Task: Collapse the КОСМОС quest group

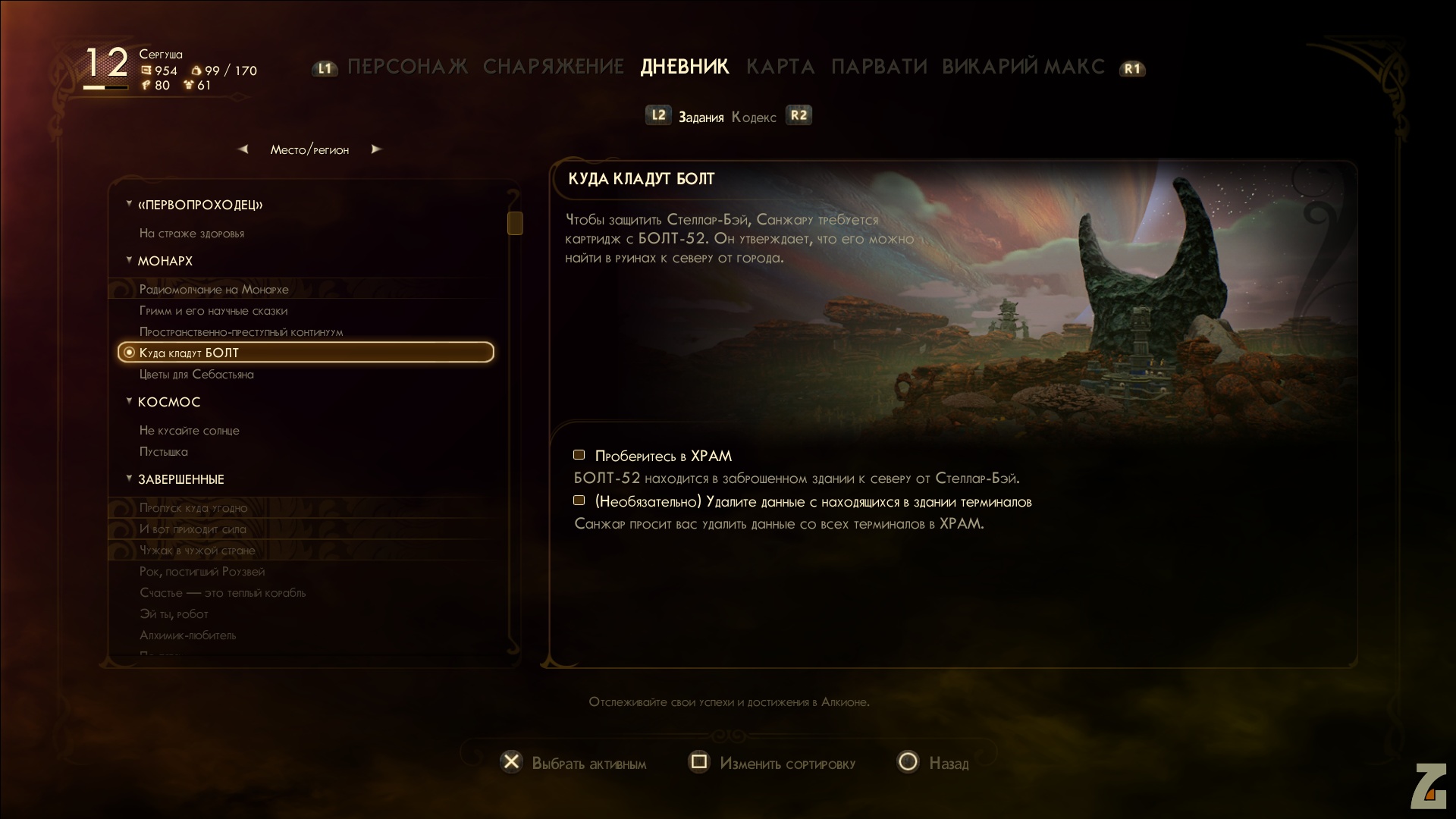Action: pos(130,401)
